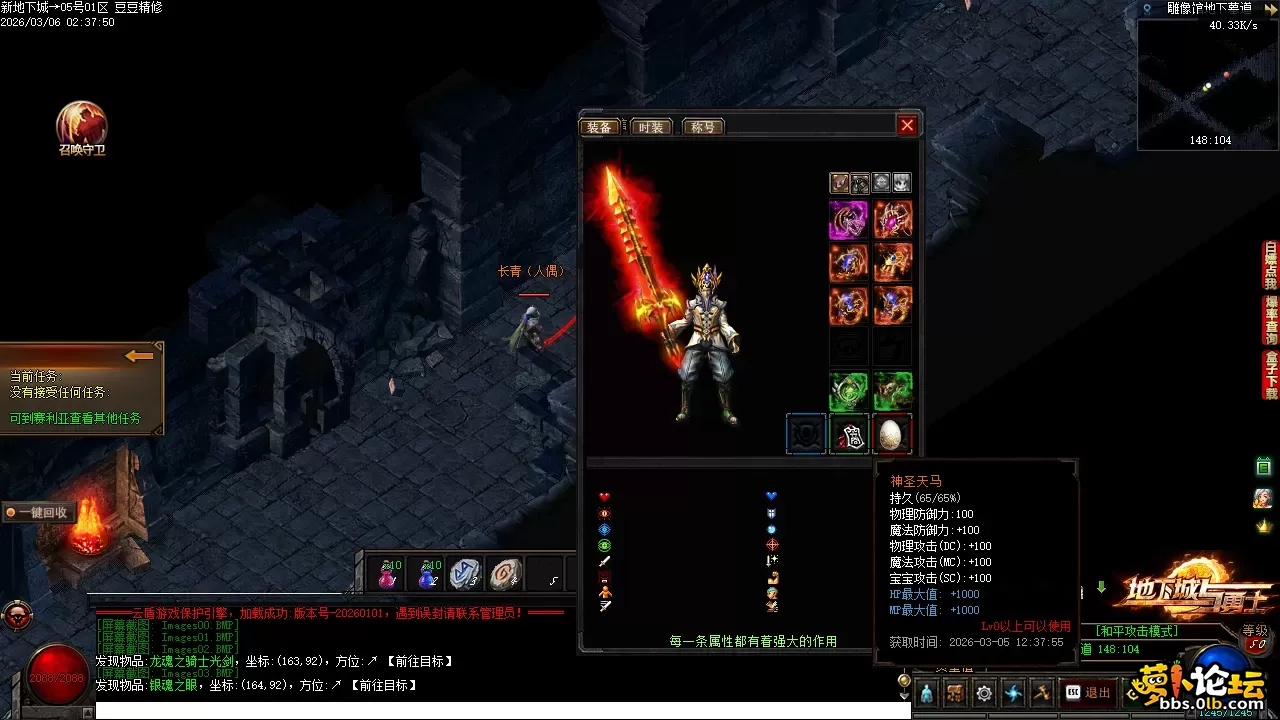The image size is (1280, 720).
Task: Switch to the 时装 (costume) tab
Action: click(651, 127)
